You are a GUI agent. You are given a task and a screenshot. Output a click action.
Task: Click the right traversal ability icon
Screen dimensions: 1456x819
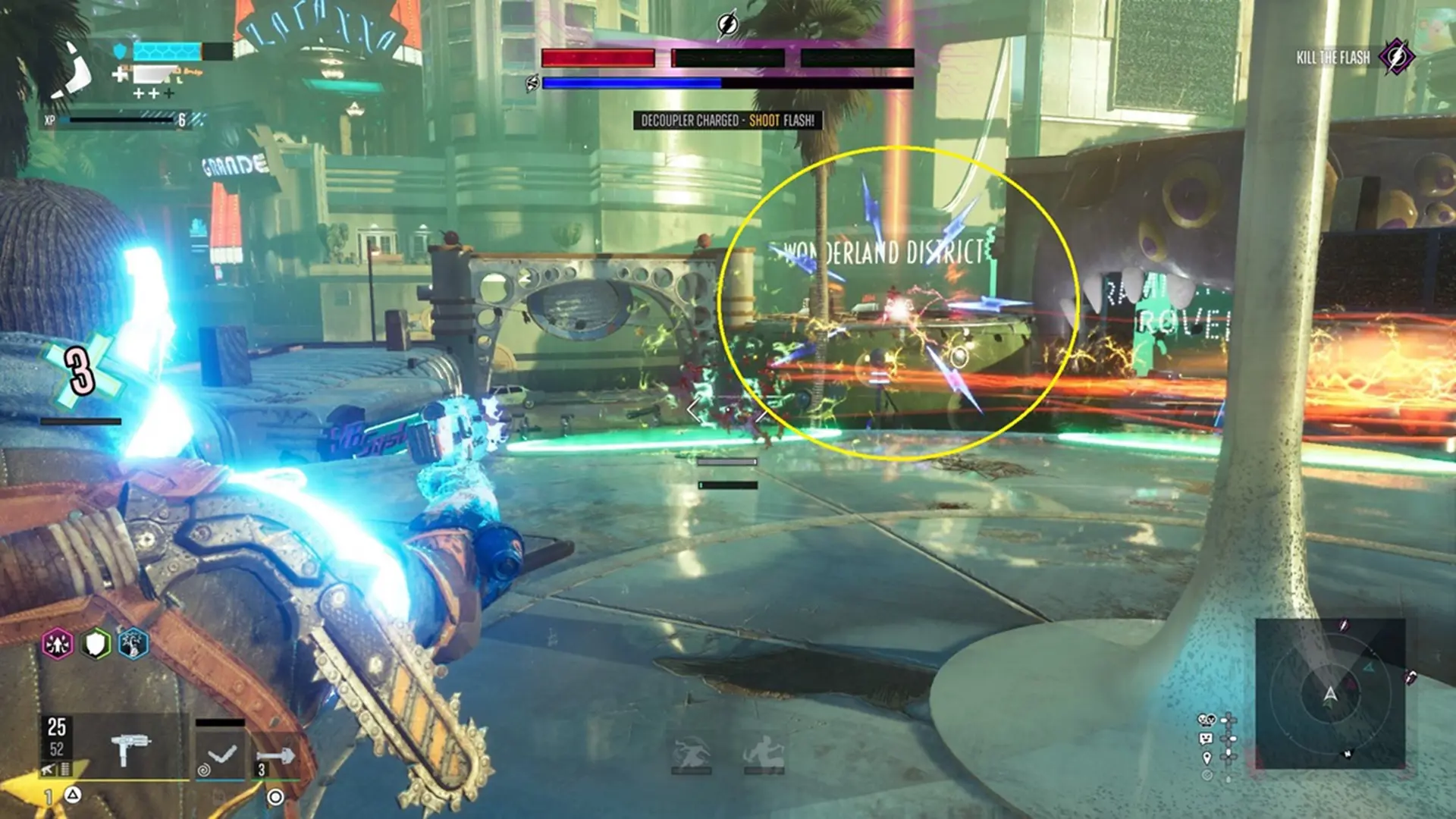click(x=764, y=753)
